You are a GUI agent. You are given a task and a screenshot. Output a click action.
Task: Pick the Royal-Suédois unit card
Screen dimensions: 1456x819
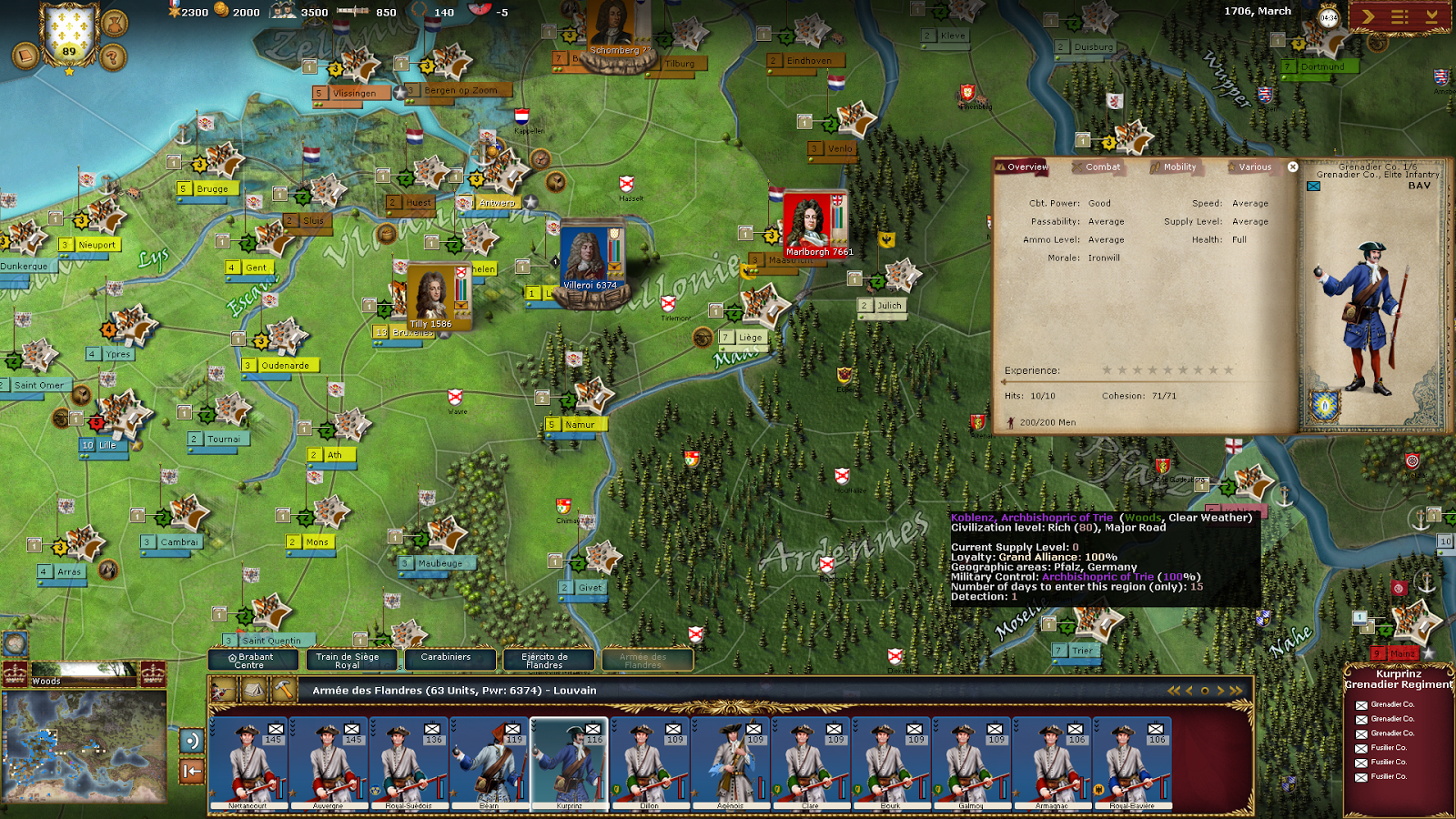[409, 763]
